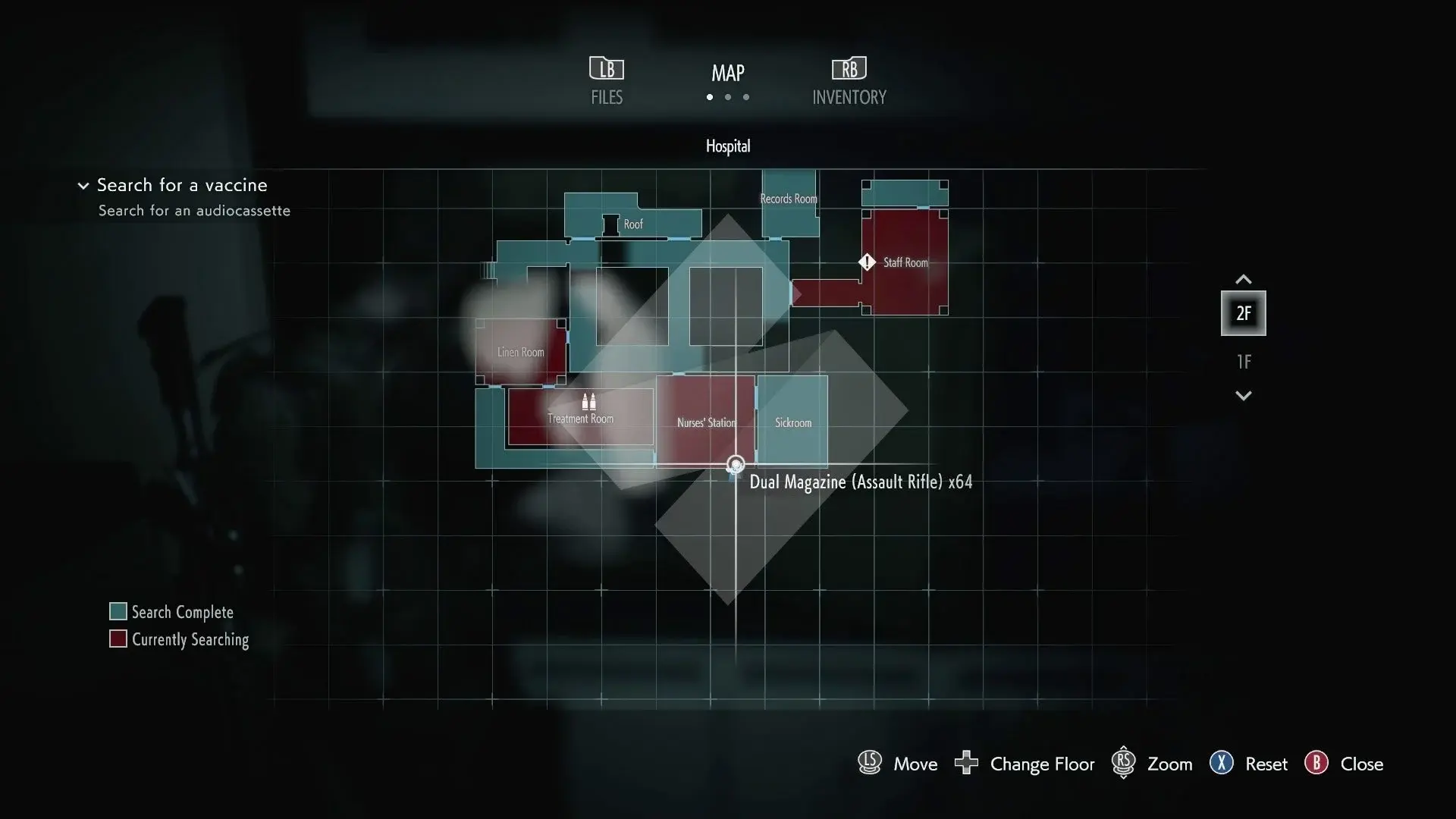Select the Staff Room exclamation marker
This screenshot has width=1456, height=819.
pyautogui.click(x=867, y=262)
